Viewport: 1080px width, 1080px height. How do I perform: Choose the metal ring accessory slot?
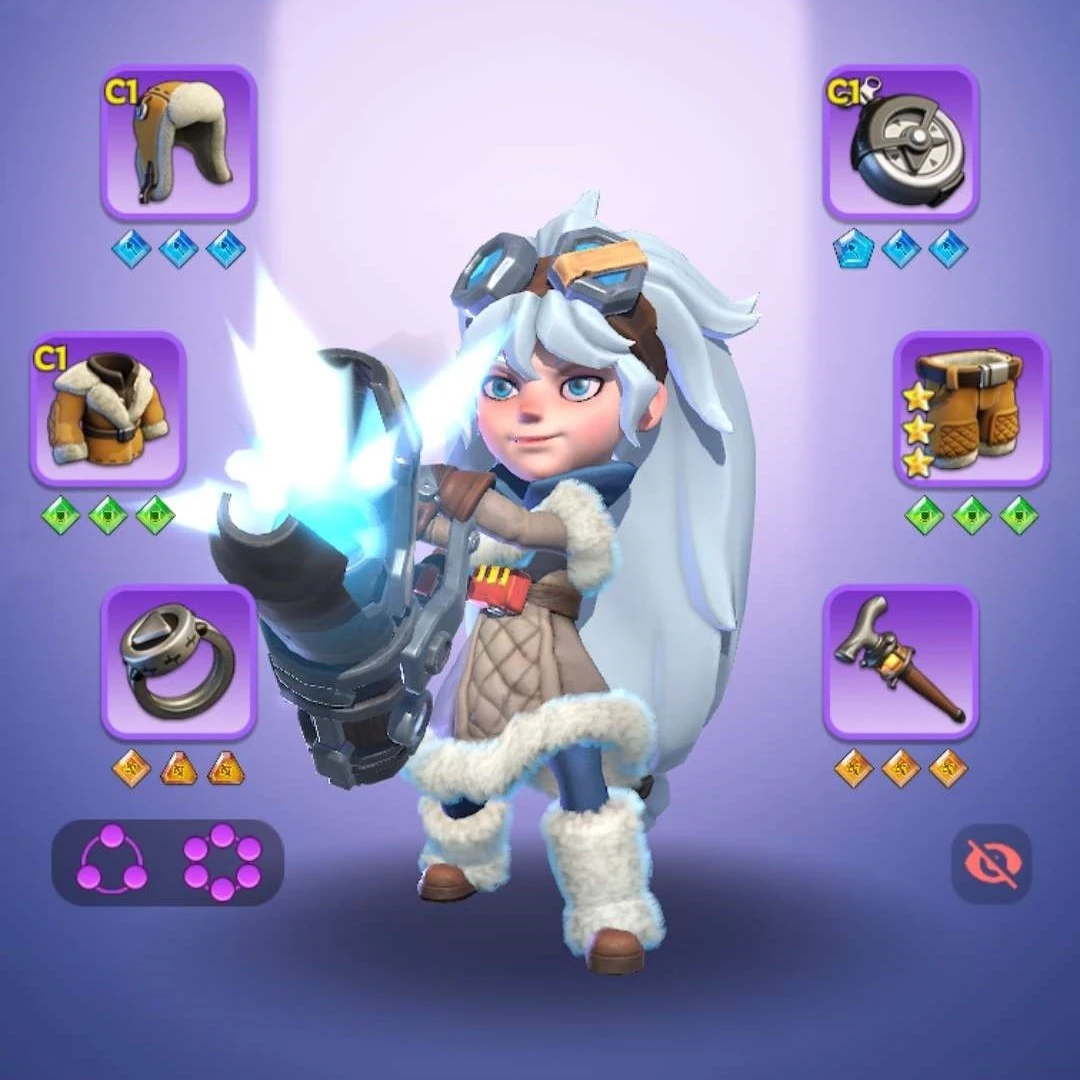pos(178,662)
